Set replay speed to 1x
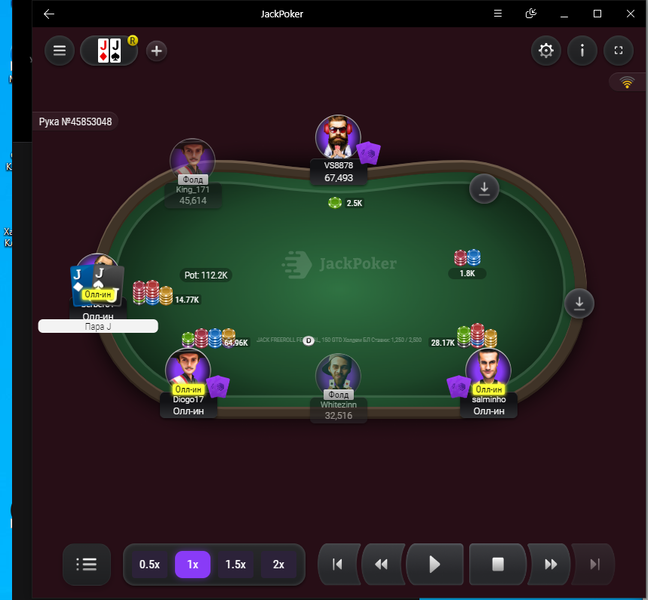The image size is (648, 600). [x=193, y=564]
